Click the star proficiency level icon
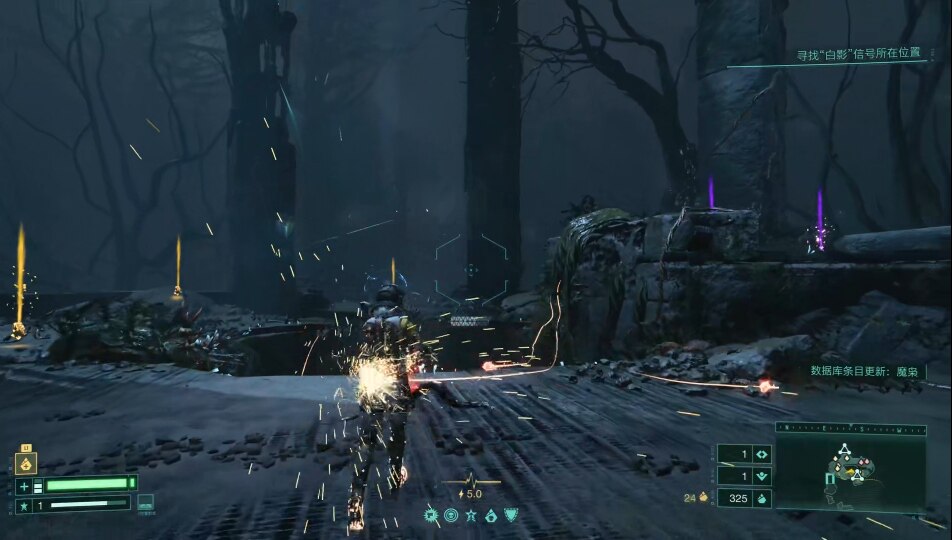952x540 pixels. [x=24, y=506]
